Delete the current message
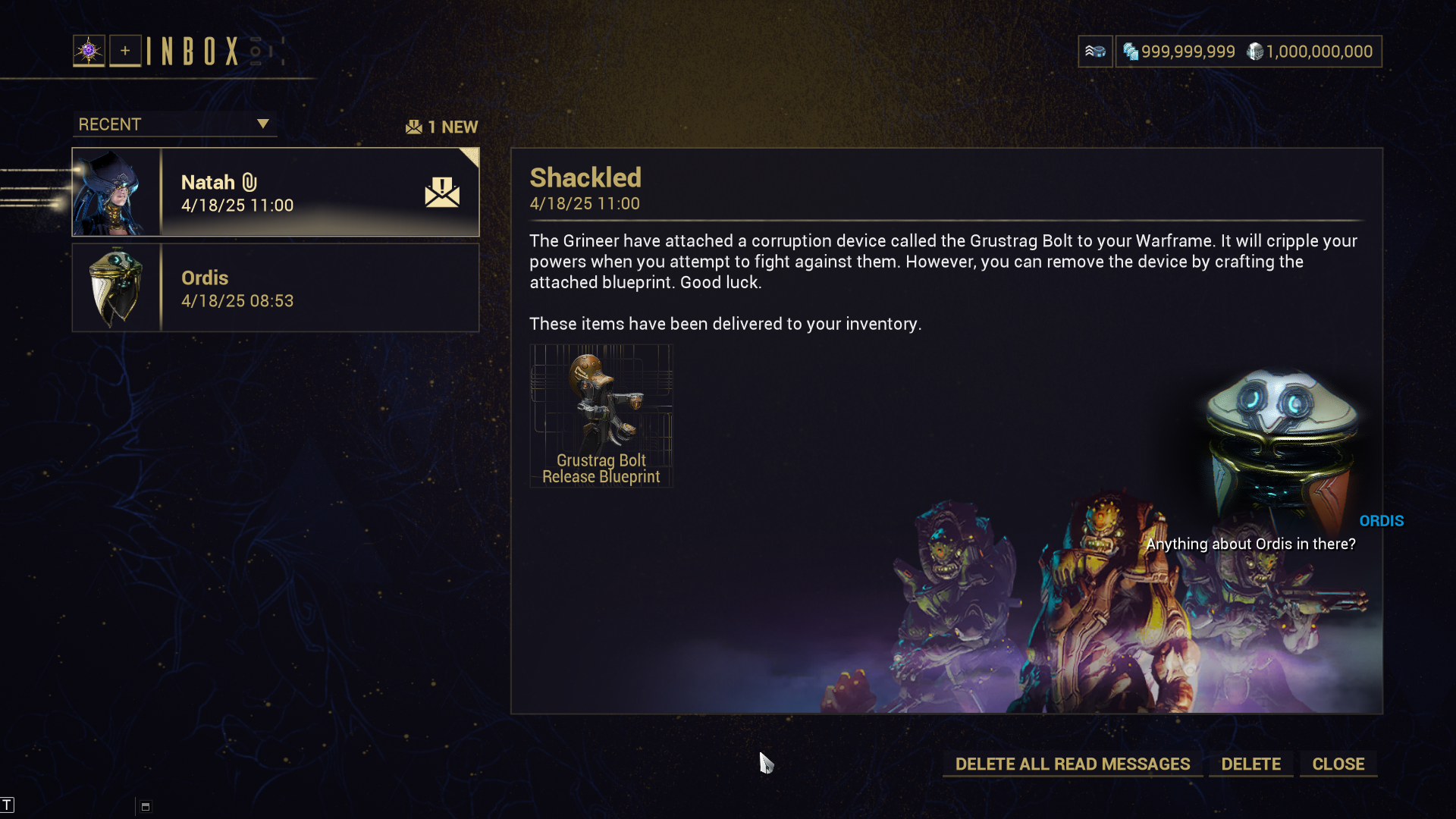This screenshot has height=819, width=1456. click(1250, 764)
